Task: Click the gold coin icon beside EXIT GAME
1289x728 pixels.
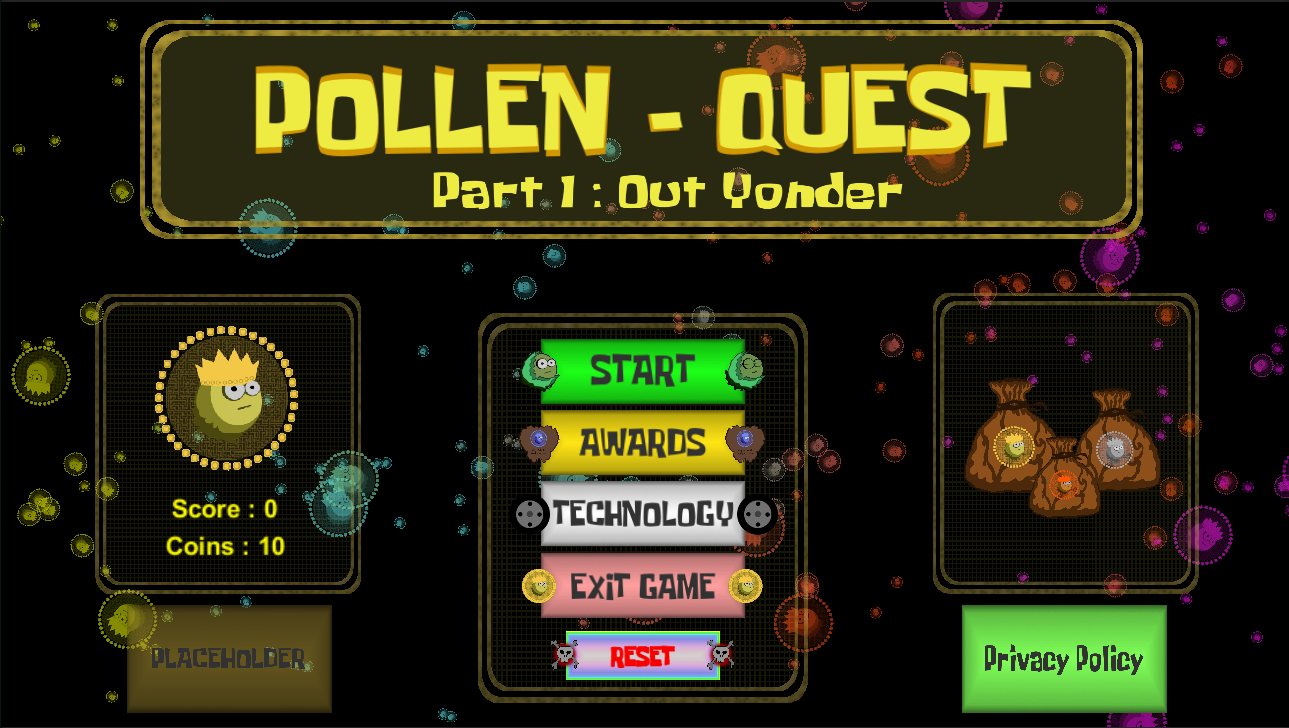Action: 540,587
